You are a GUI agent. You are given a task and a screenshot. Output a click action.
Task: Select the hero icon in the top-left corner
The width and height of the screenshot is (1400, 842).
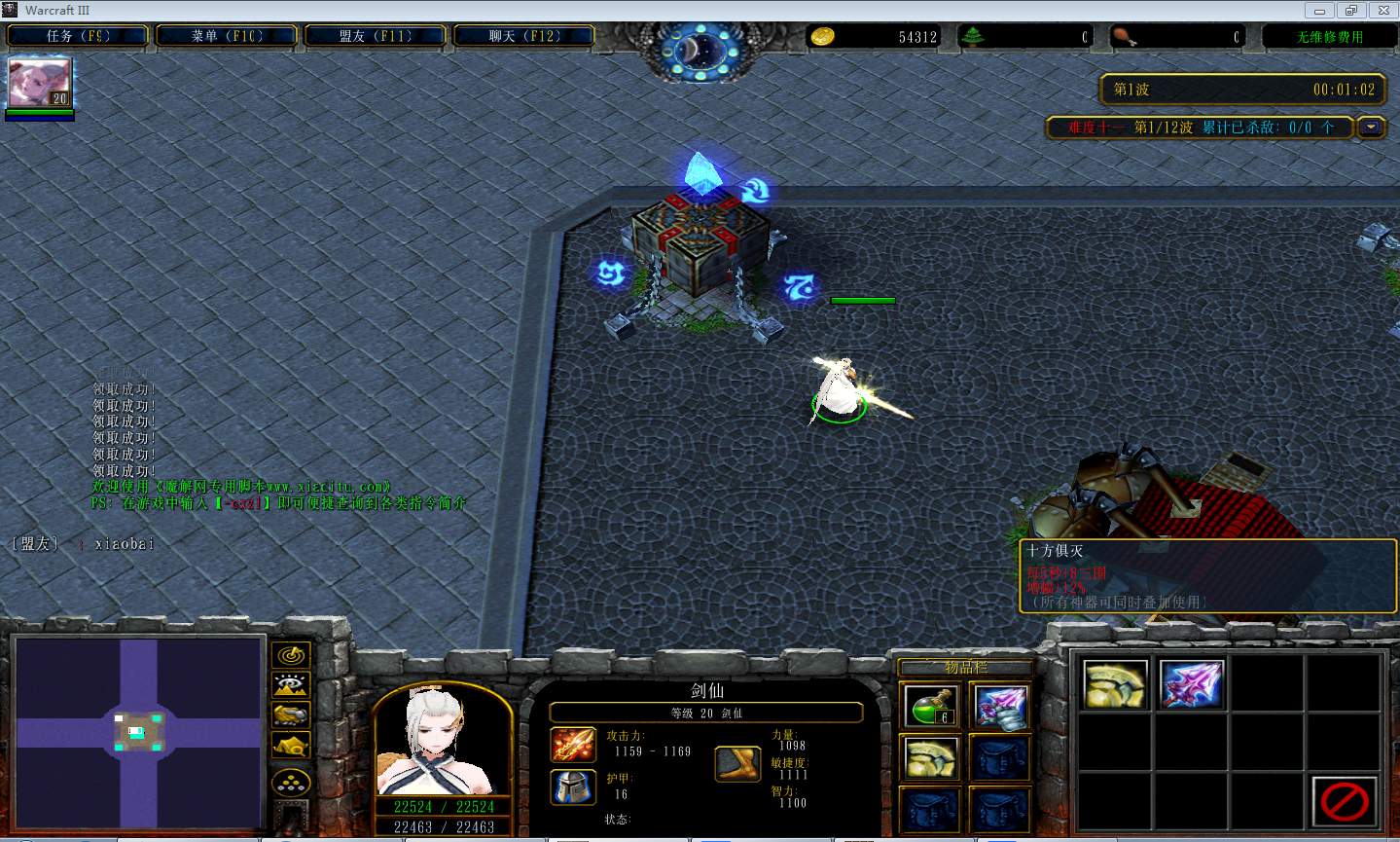[x=40, y=84]
